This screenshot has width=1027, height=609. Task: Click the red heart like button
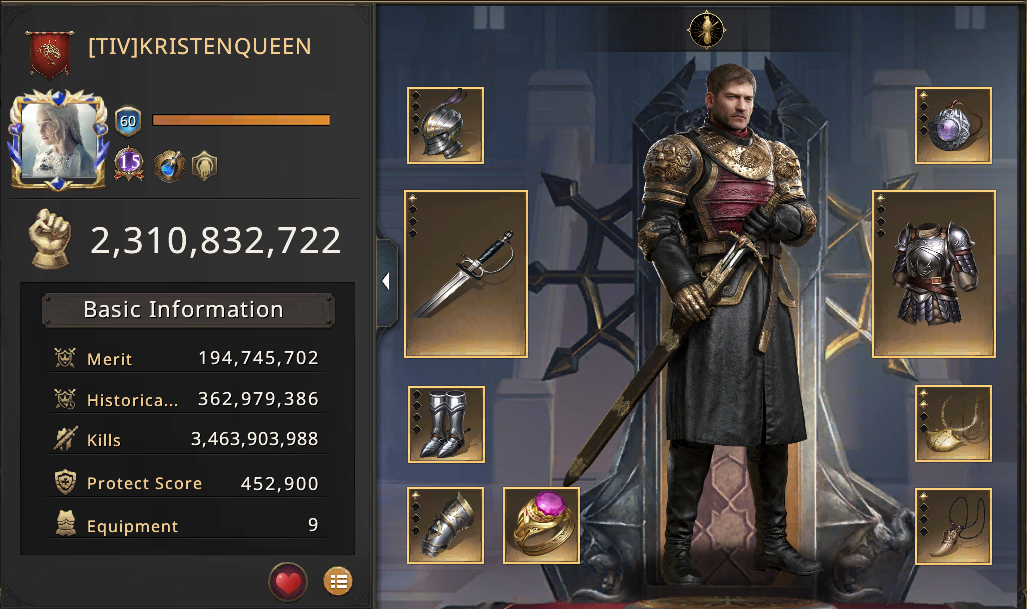[287, 580]
